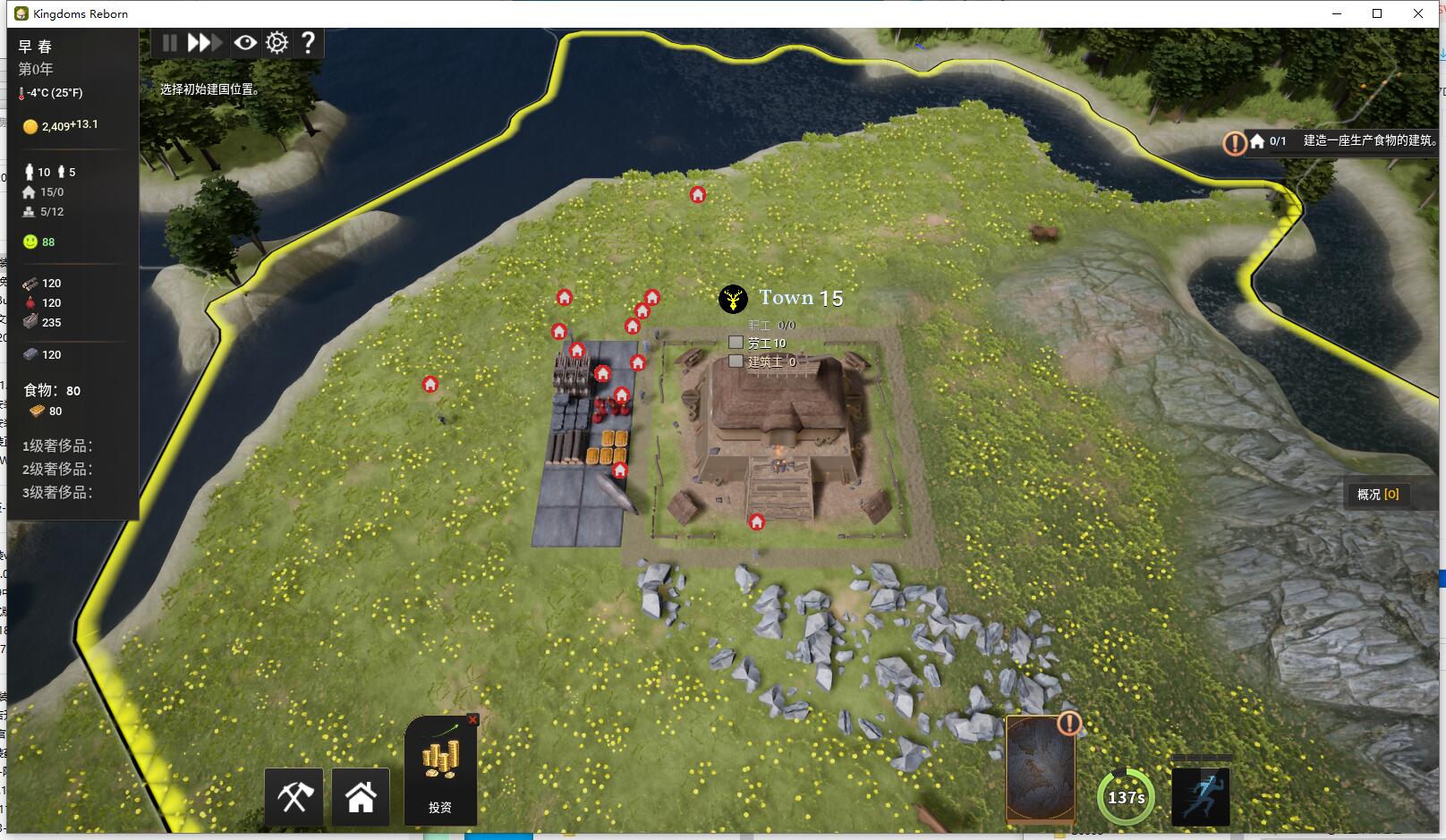Toggle the 劳工 laborer checkbox
Screen dimensions: 1446x840
pos(736,343)
